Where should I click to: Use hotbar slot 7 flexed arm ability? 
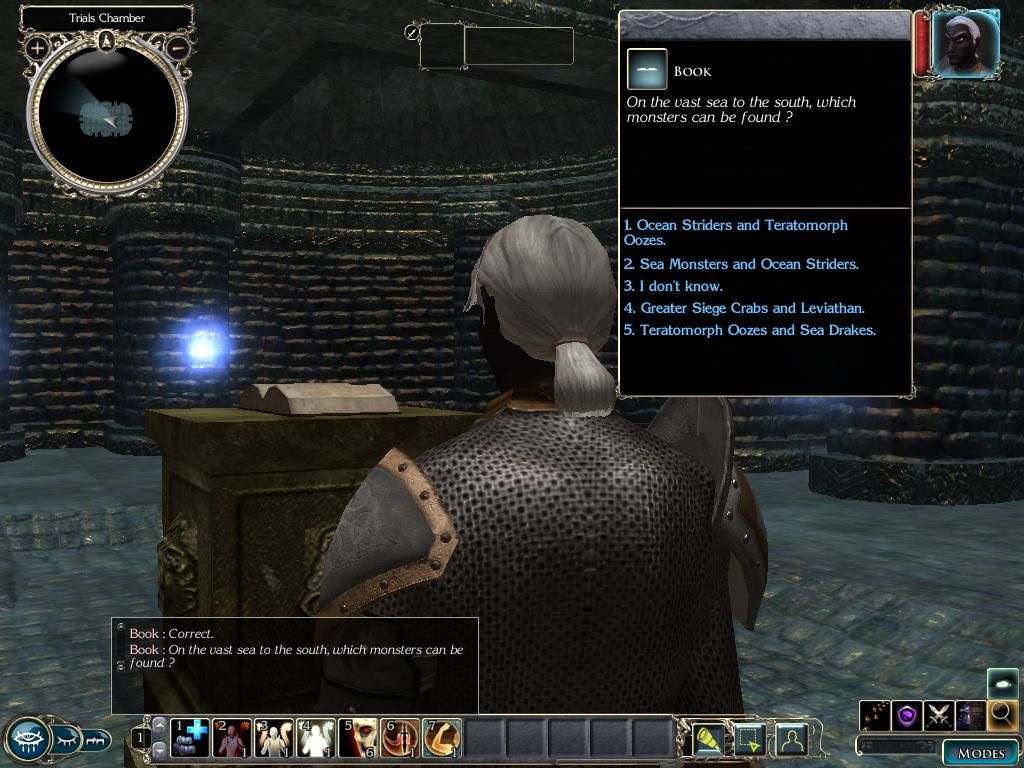pyautogui.click(x=442, y=738)
